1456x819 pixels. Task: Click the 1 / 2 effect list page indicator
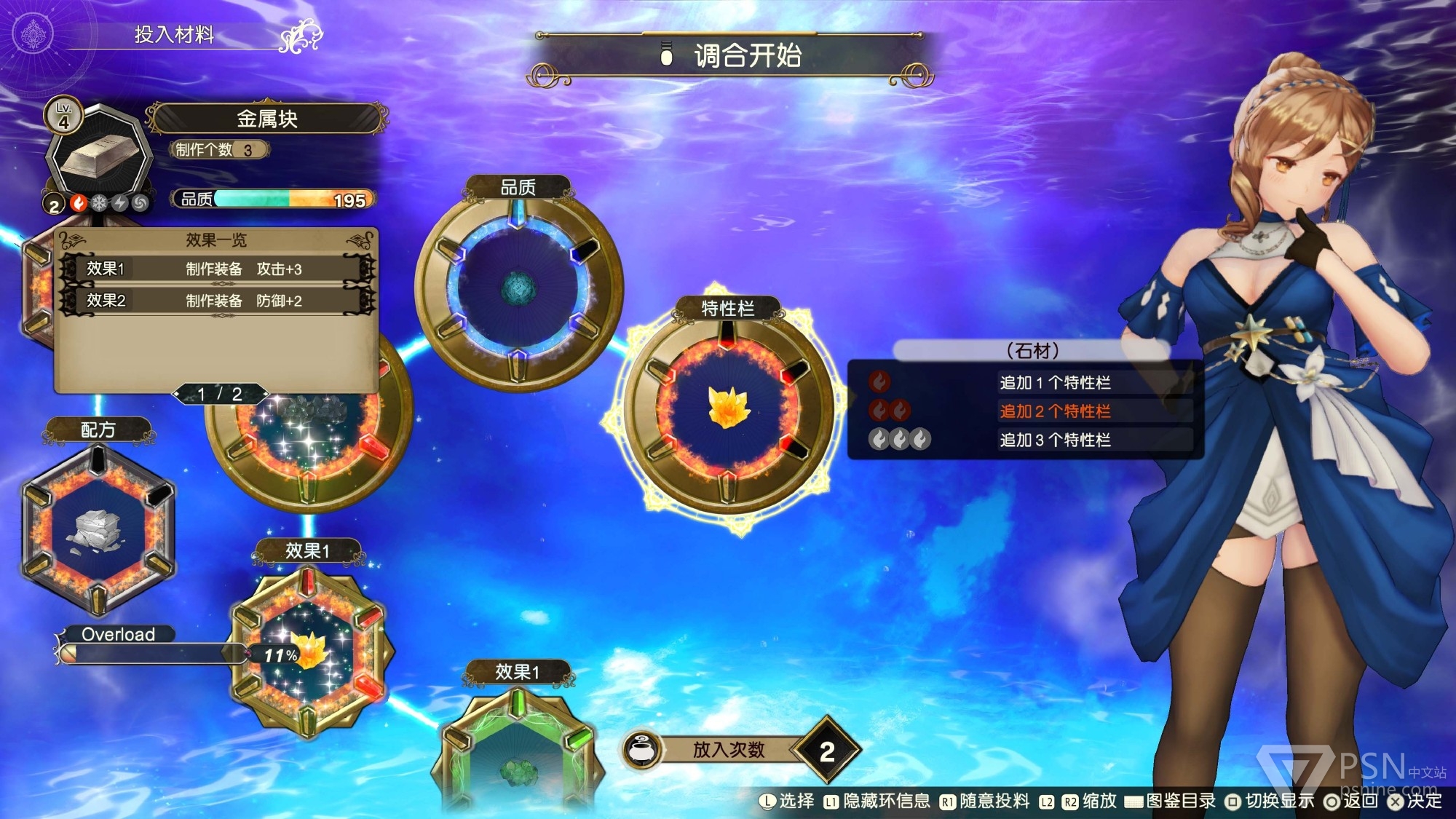tap(220, 395)
